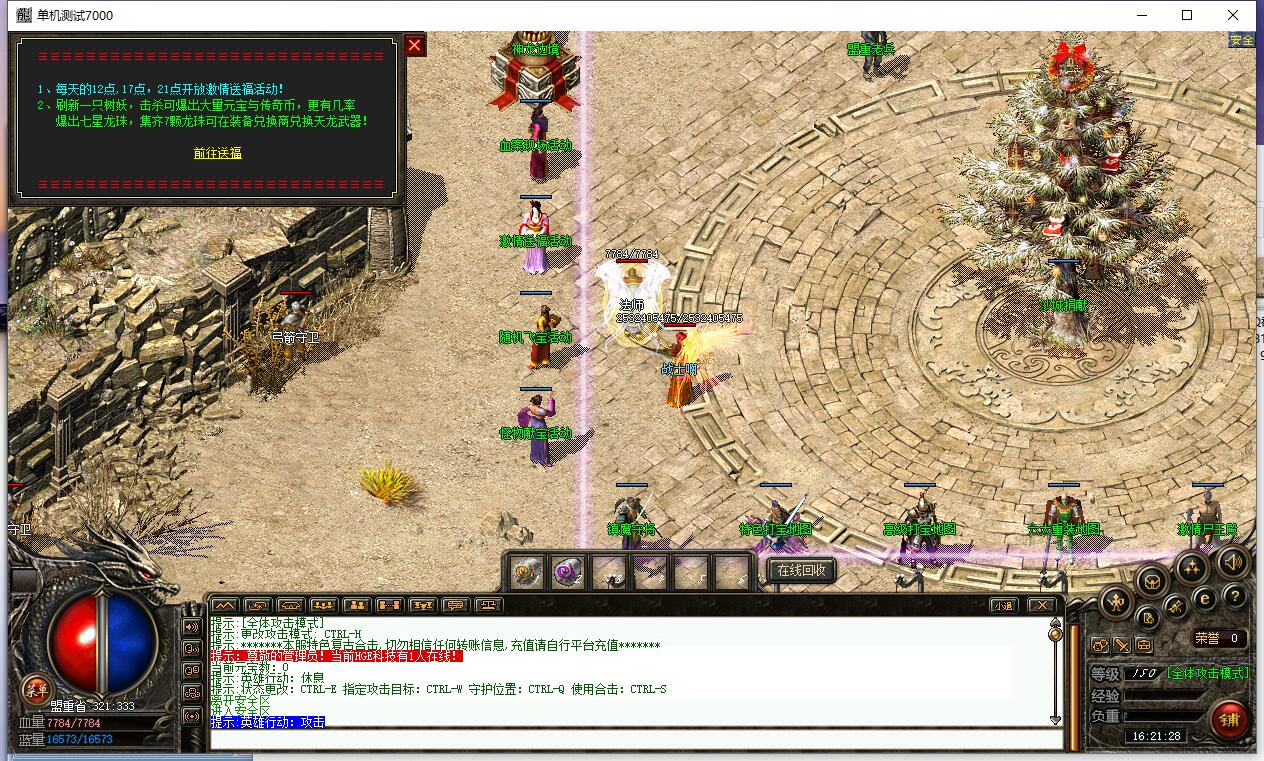Image resolution: width=1264 pixels, height=761 pixels.
Task: Click the 在线回收 button
Action: pos(801,570)
